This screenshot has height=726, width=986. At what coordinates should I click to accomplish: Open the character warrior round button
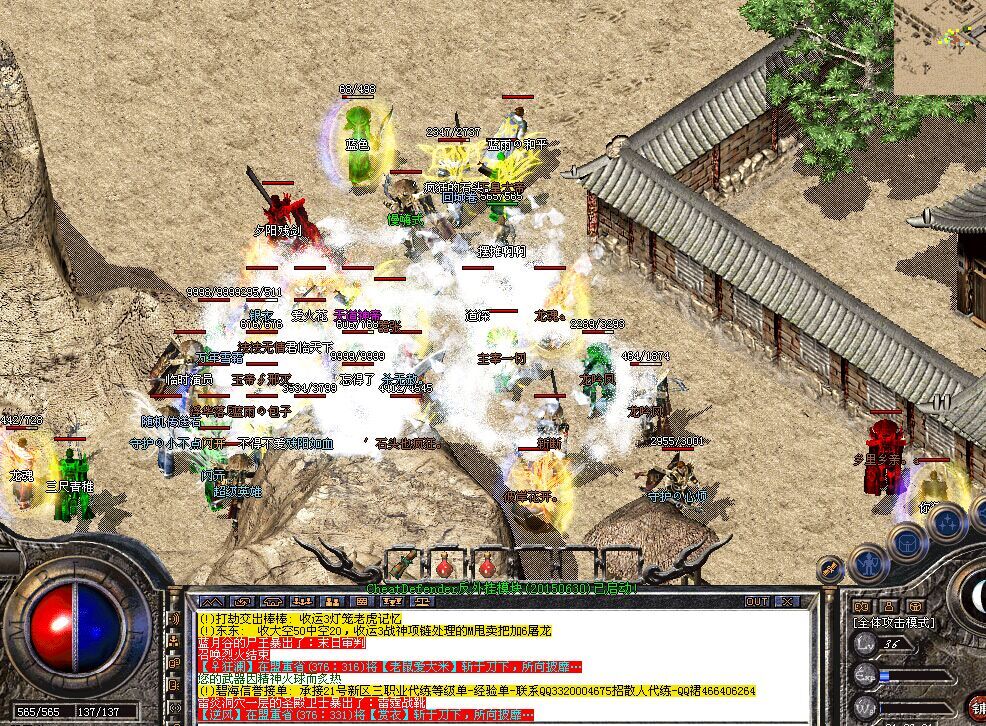(x=869, y=564)
